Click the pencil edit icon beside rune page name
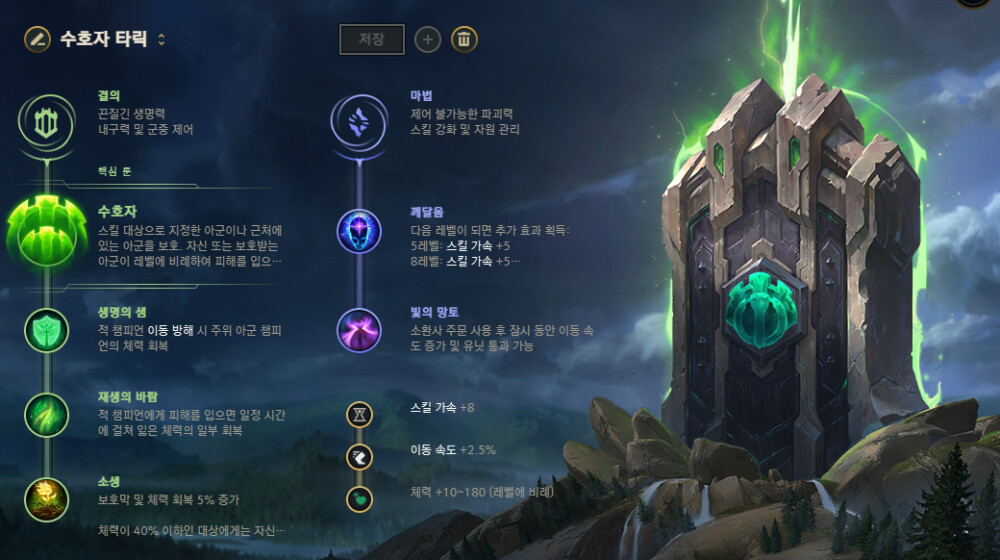This screenshot has width=1000, height=560. tap(38, 39)
